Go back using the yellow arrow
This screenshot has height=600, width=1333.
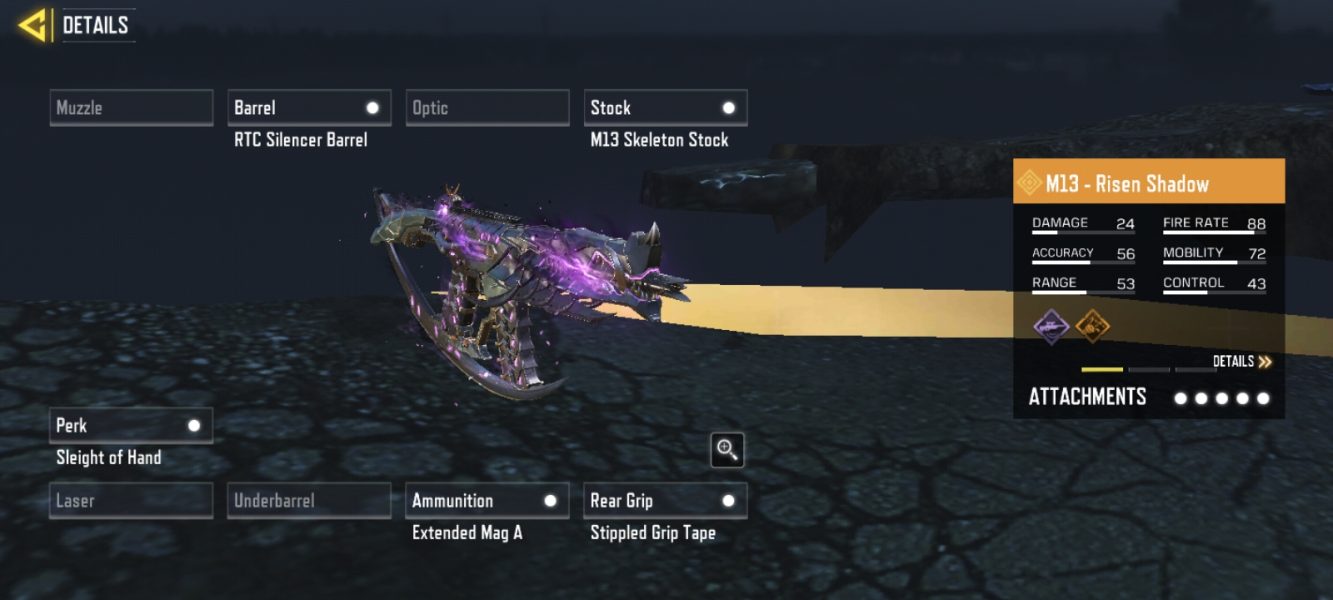[x=34, y=25]
